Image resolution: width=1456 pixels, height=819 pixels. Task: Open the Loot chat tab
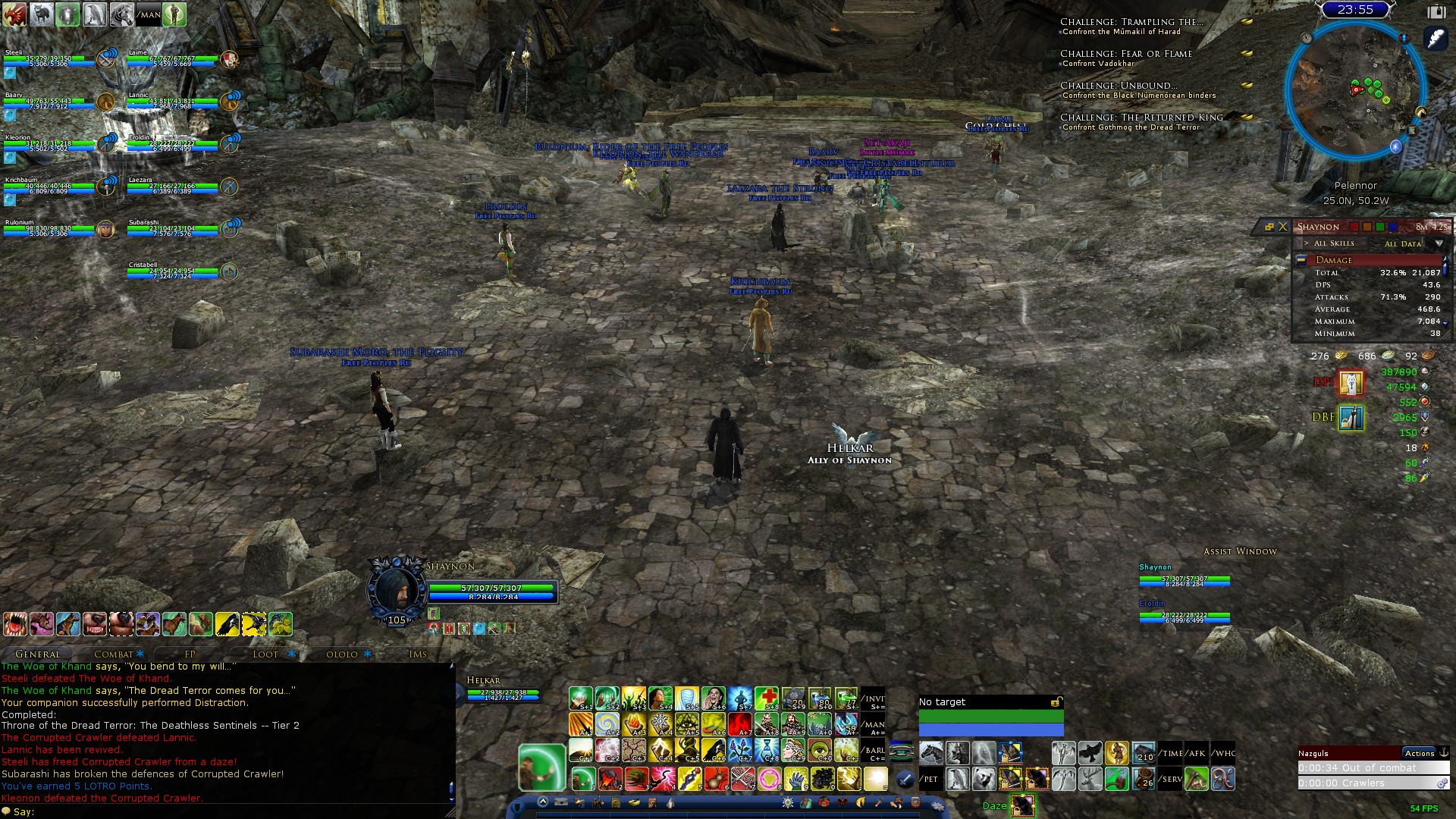point(265,654)
